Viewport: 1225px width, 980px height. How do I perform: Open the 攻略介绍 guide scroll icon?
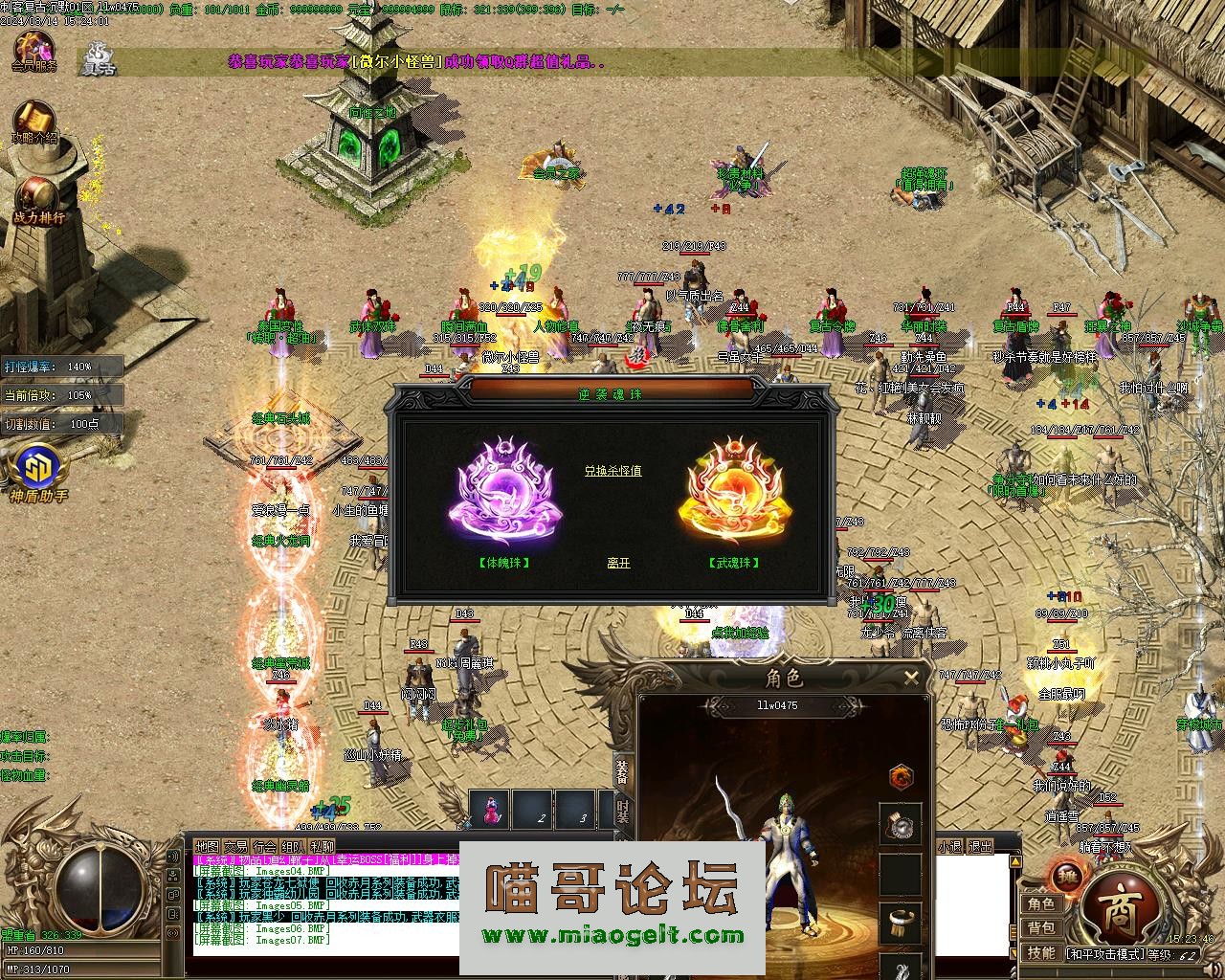34,122
